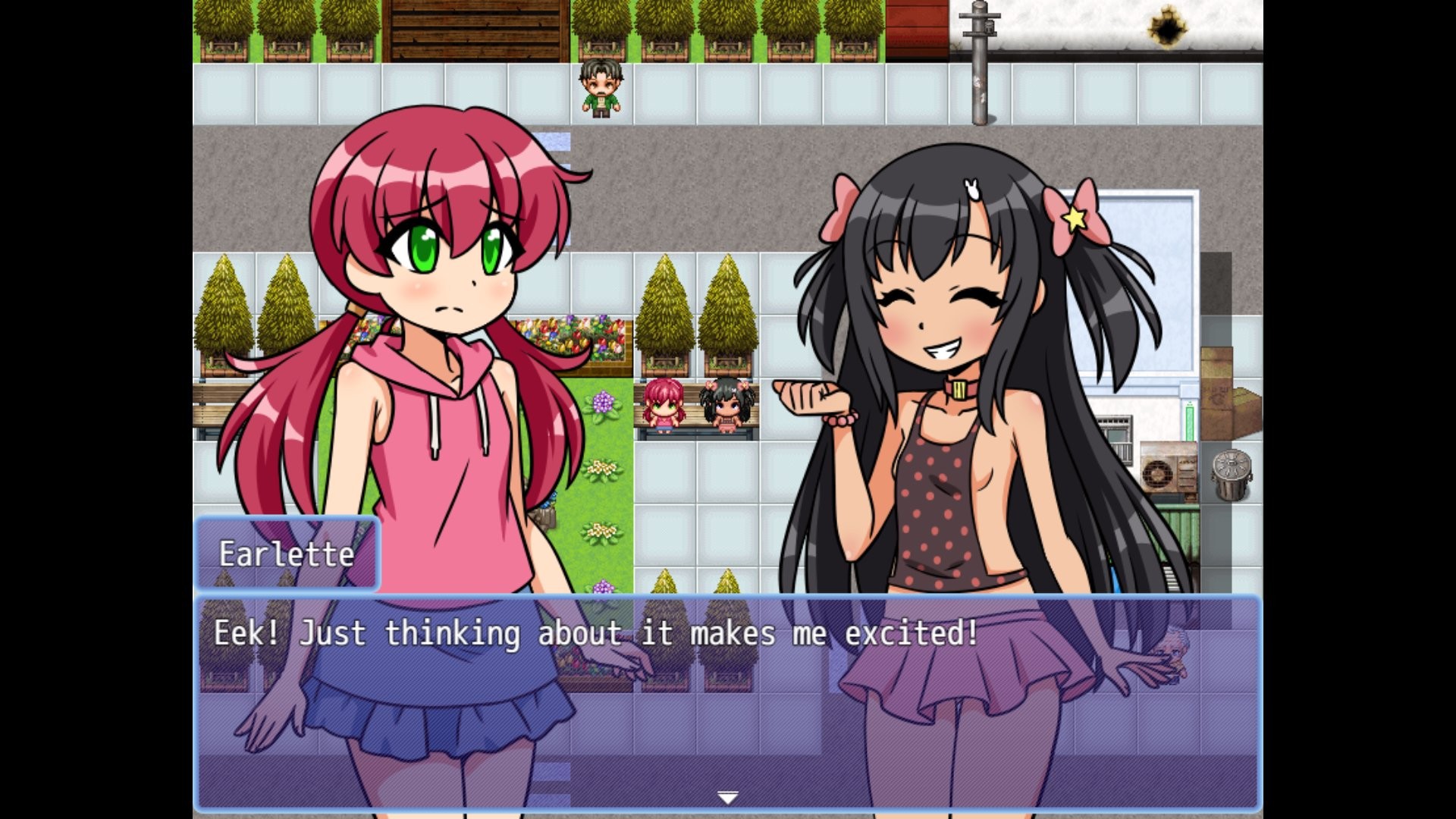Advance dialogue with the continue arrow
Image resolution: width=1456 pixels, height=819 pixels.
coord(727,798)
